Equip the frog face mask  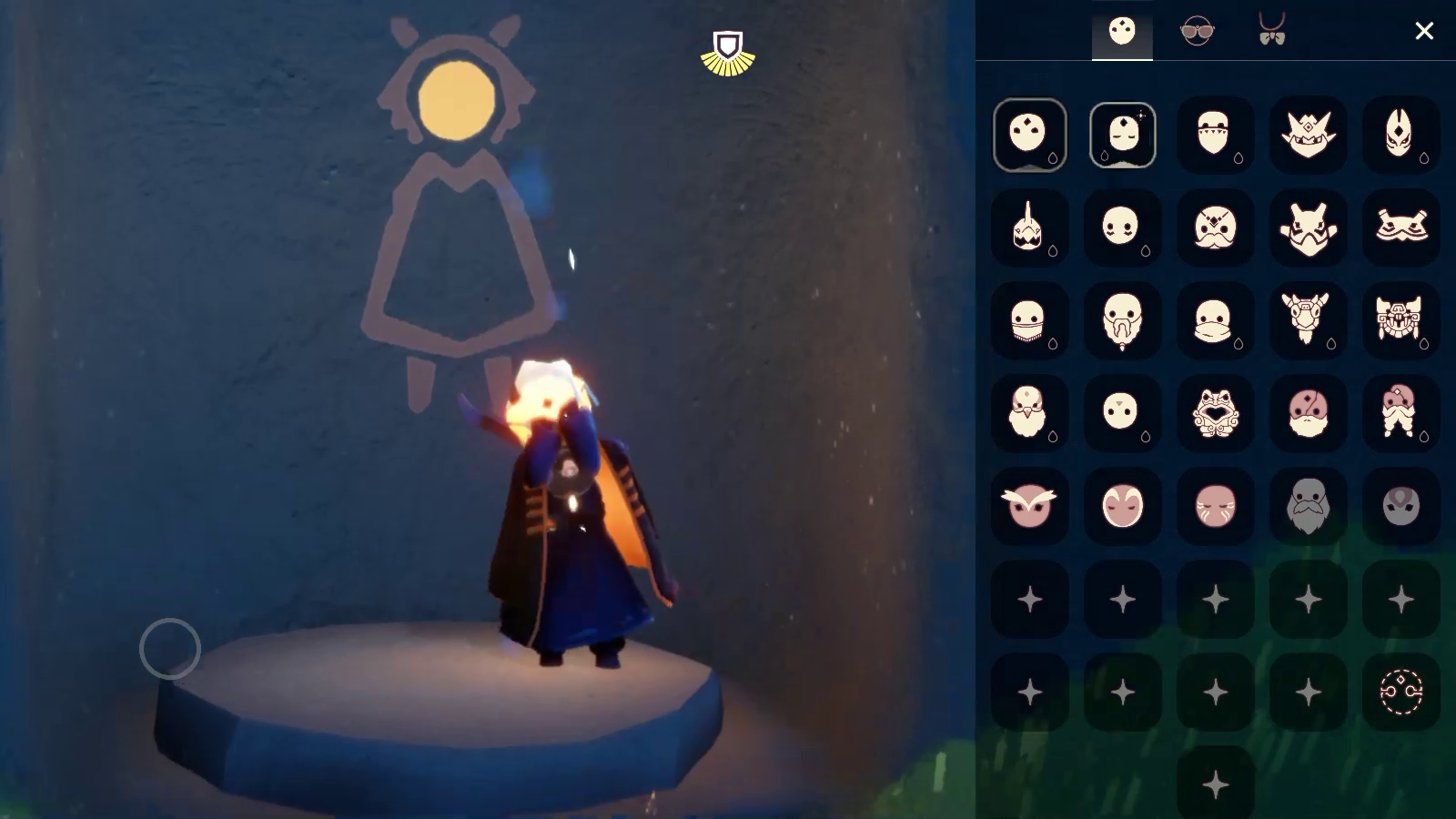coord(1215,413)
